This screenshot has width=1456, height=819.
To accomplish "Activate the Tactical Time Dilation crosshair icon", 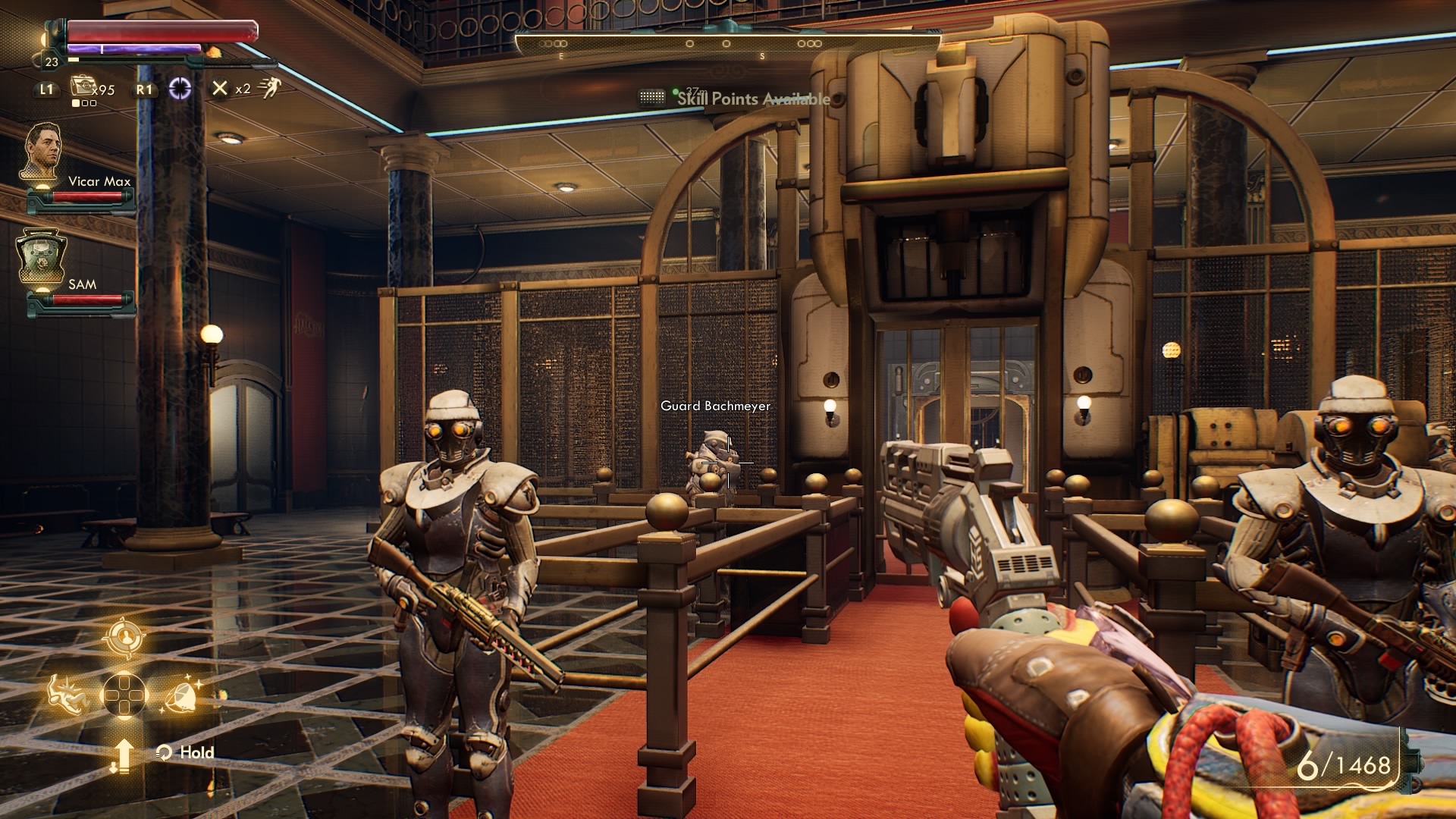I will [180, 89].
